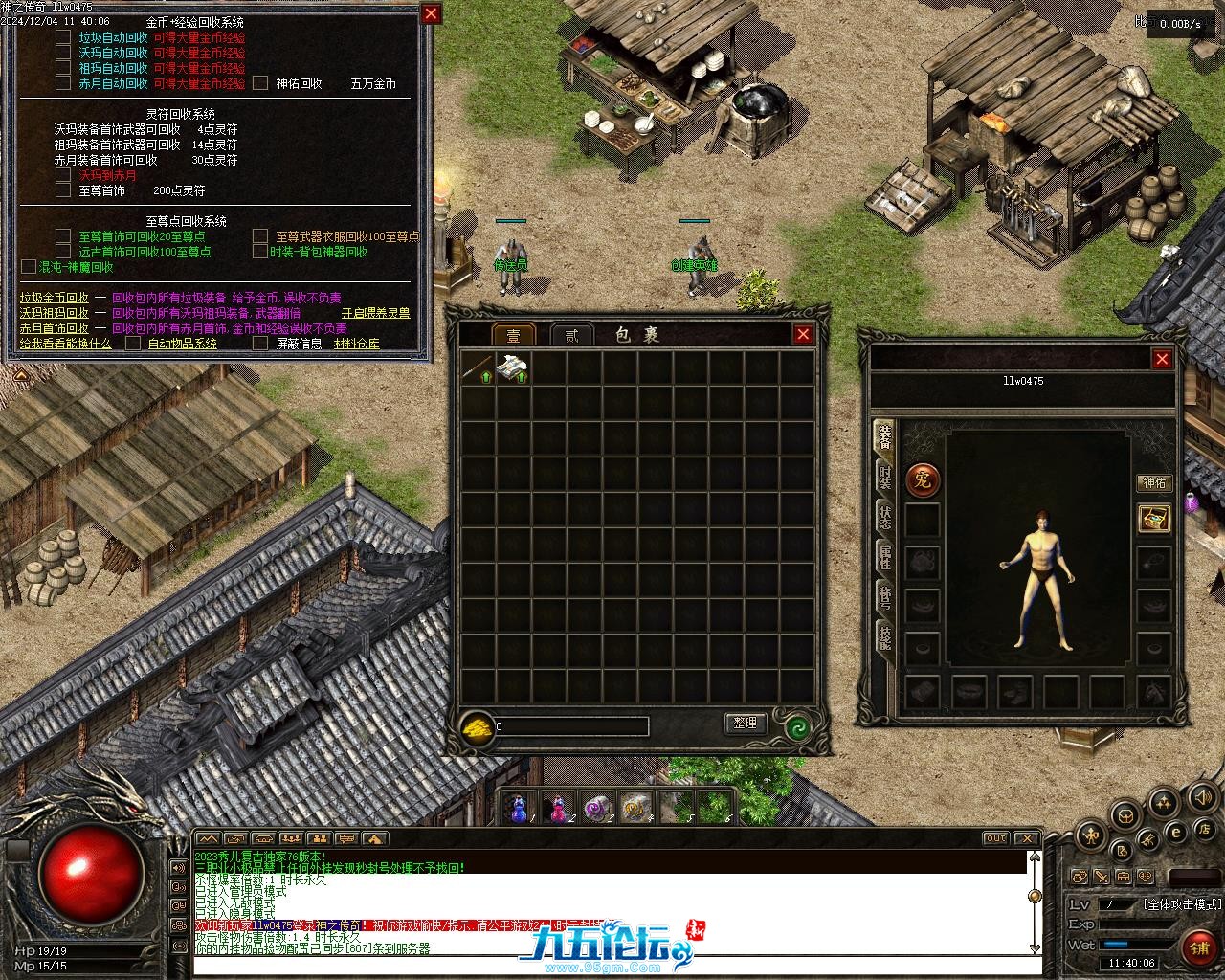
Task: Click the 垃圾金币回收 link
Action: coord(54,298)
